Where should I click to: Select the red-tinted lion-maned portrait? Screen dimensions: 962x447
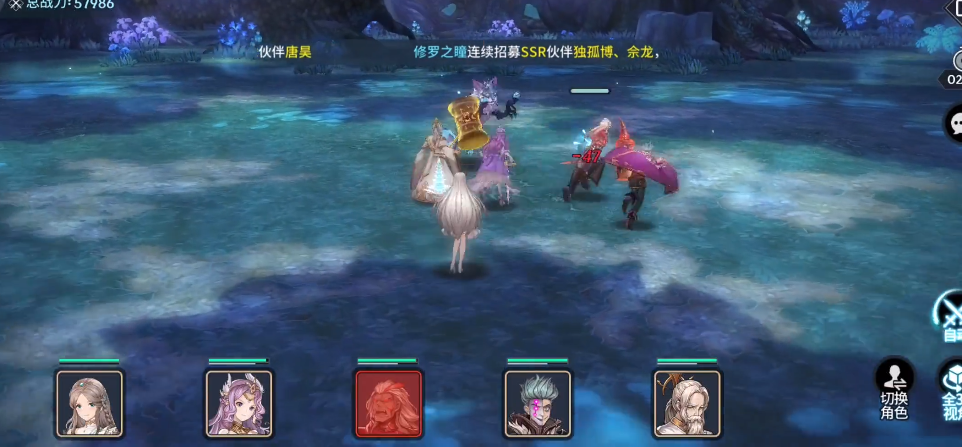(388, 403)
